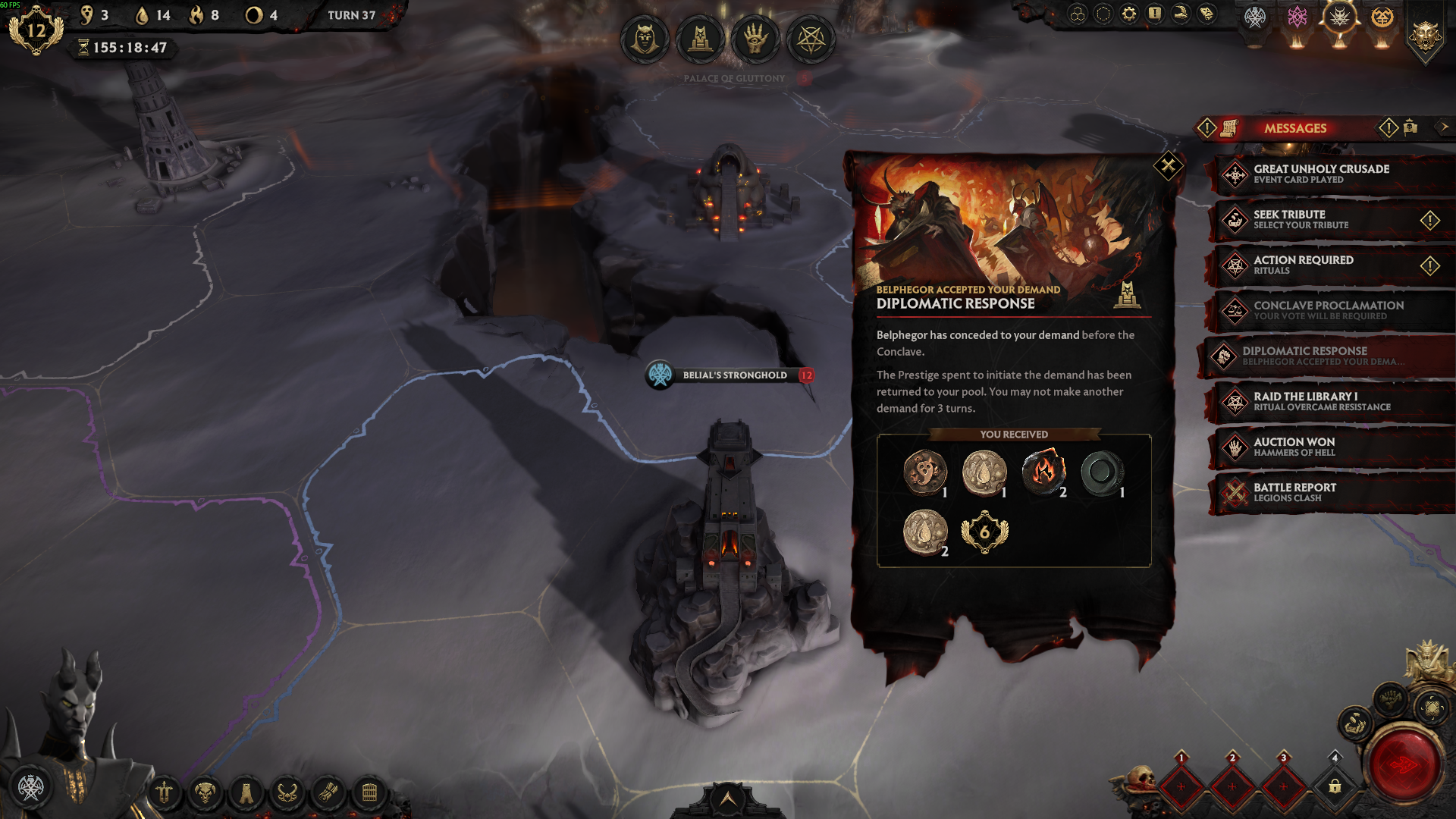Image resolution: width=1456 pixels, height=819 pixels.
Task: Open the portcullis gate icon panel
Action: coord(369,793)
